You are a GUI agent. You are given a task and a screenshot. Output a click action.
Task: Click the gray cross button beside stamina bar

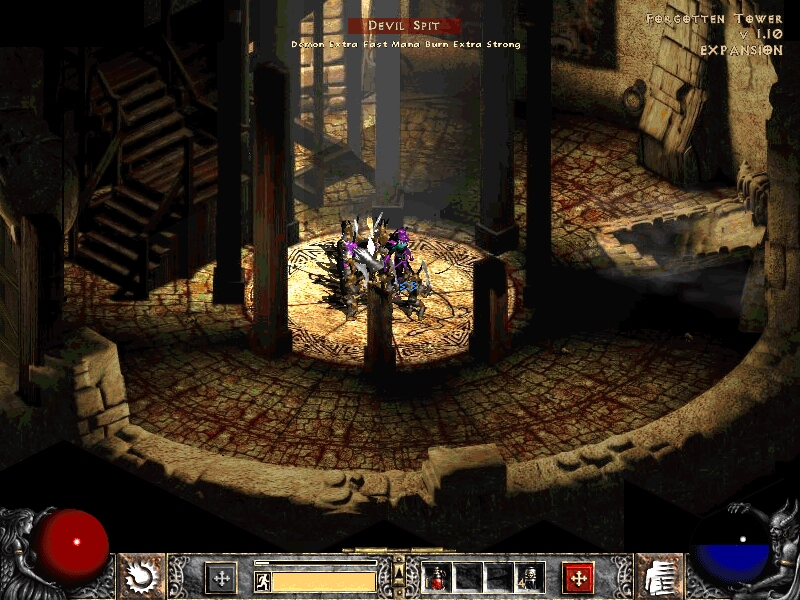[221, 577]
